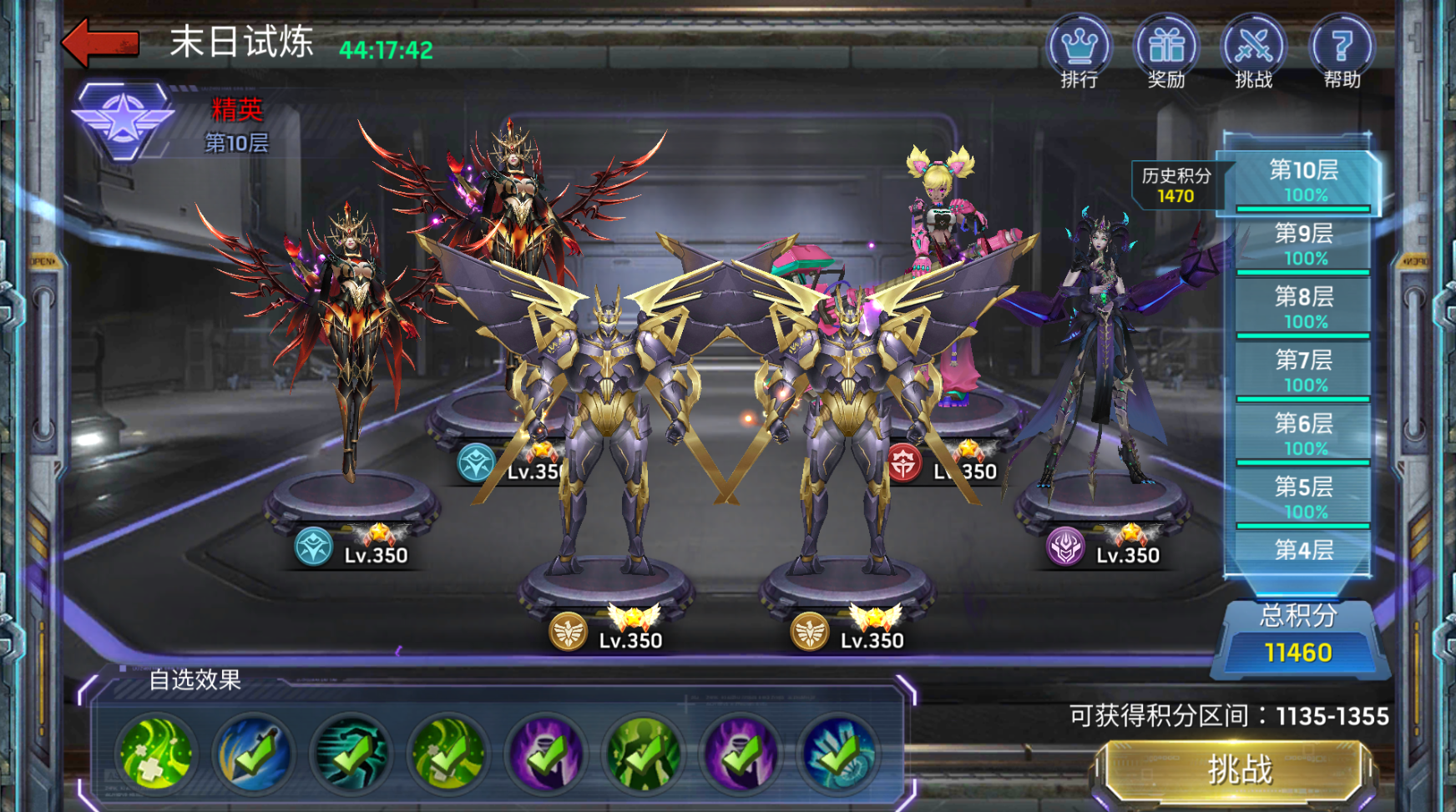This screenshot has height=812, width=1456.
Task: Toggle the blue sword slash effect
Action: click(254, 754)
